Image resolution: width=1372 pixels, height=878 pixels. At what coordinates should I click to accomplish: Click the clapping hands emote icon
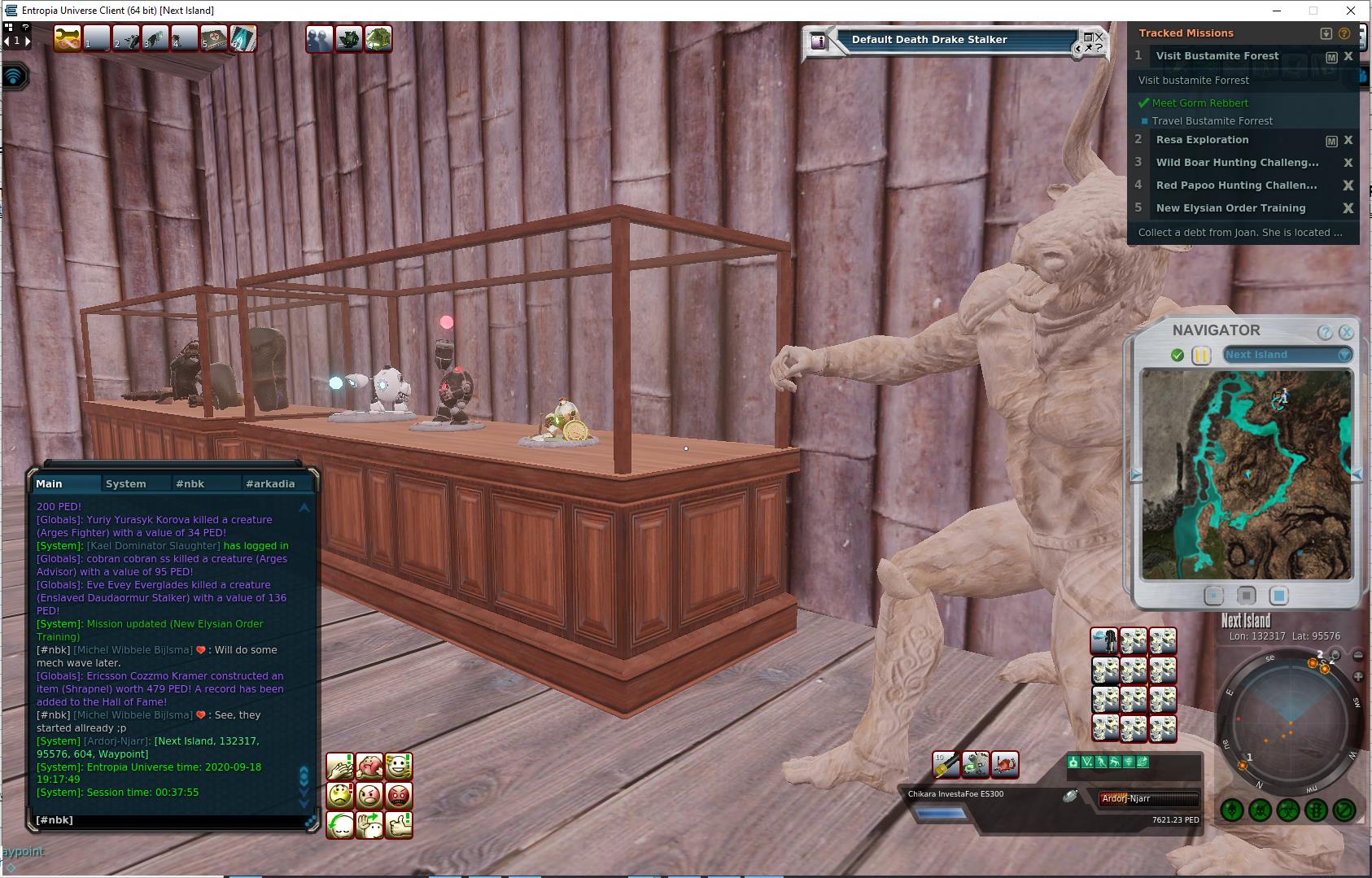340,766
